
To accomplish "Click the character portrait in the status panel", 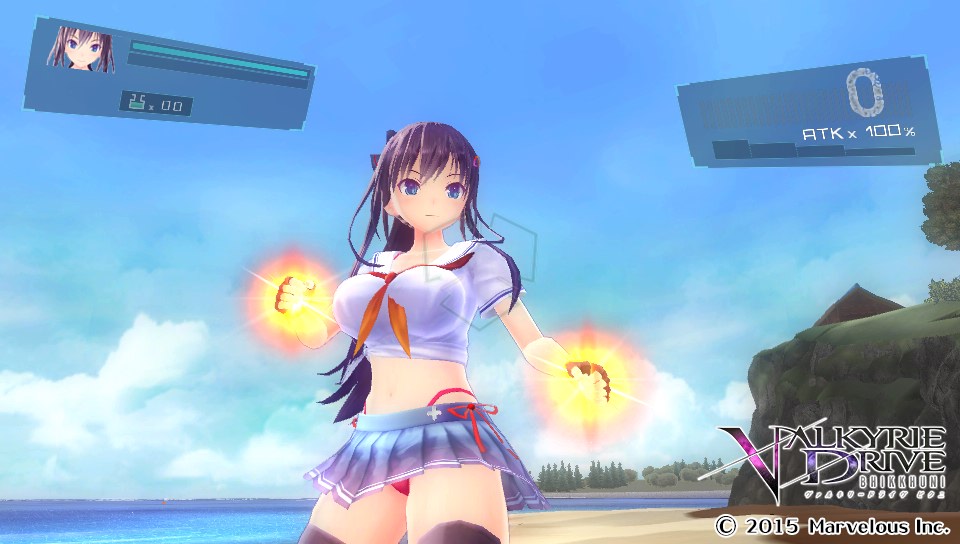I will click(x=80, y=49).
